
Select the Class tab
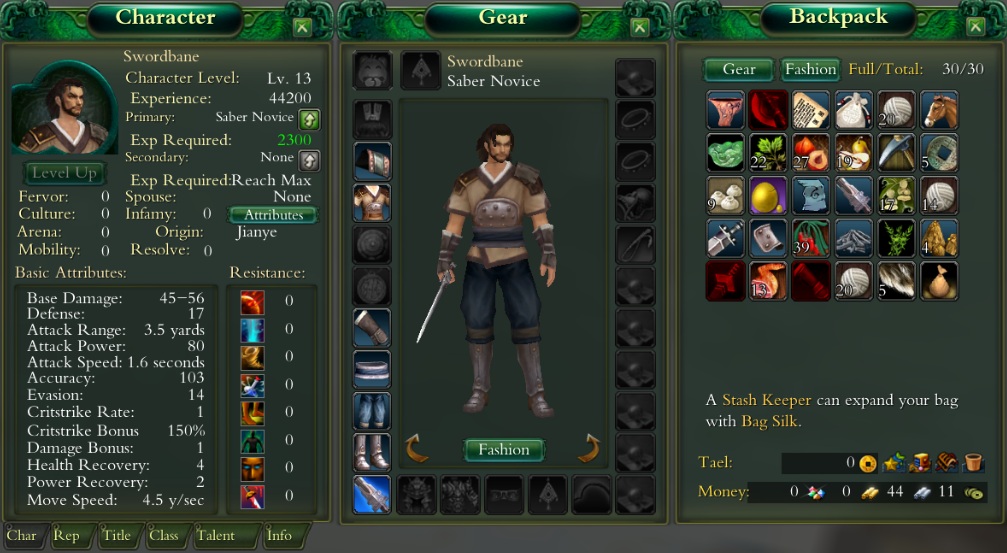click(x=163, y=535)
